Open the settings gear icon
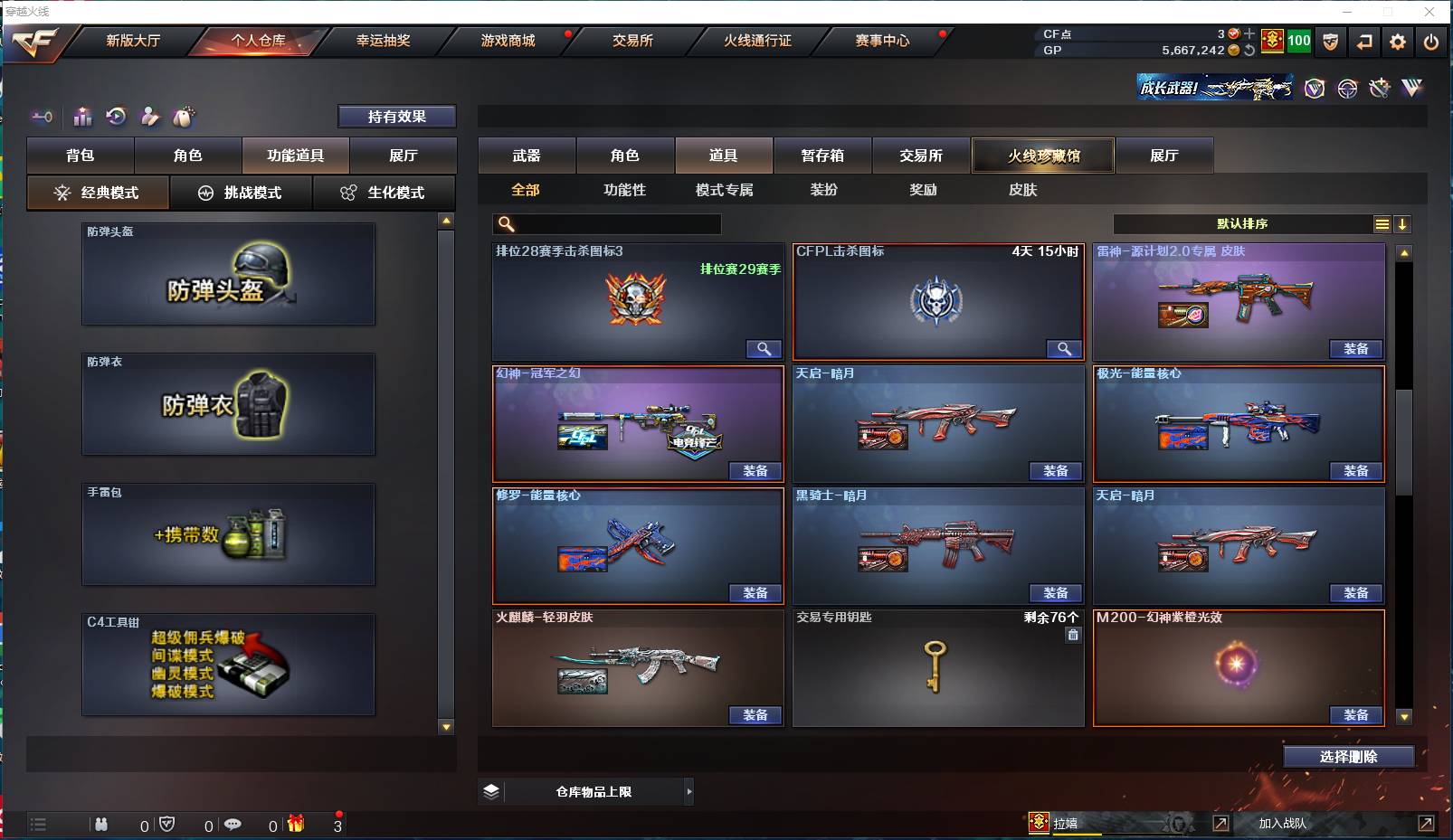Image resolution: width=1453 pixels, height=840 pixels. pos(1398,42)
